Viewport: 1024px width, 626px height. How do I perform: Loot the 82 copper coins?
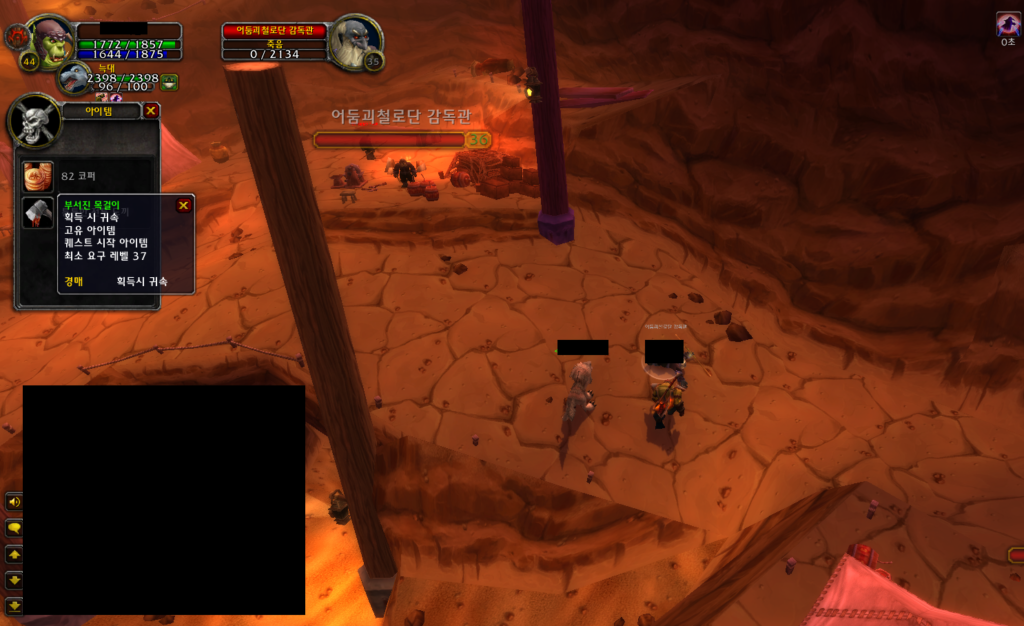tap(38, 176)
